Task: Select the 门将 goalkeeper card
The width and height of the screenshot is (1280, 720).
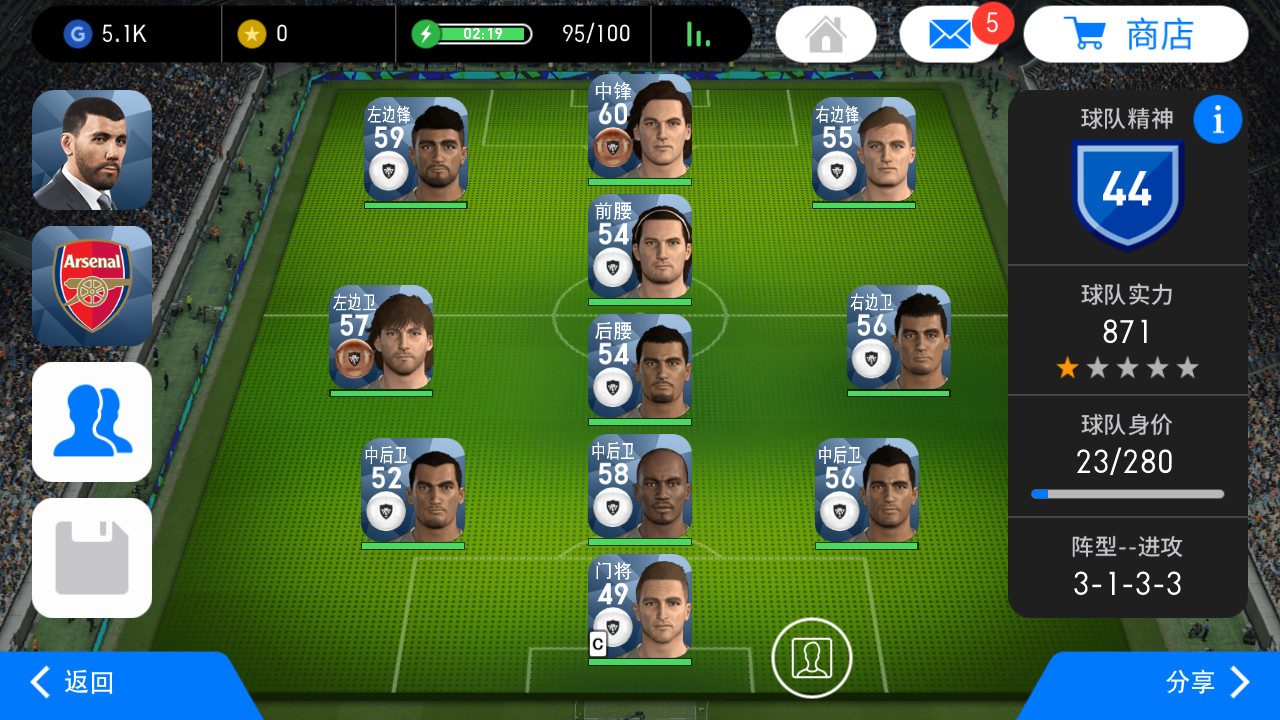Action: click(640, 607)
